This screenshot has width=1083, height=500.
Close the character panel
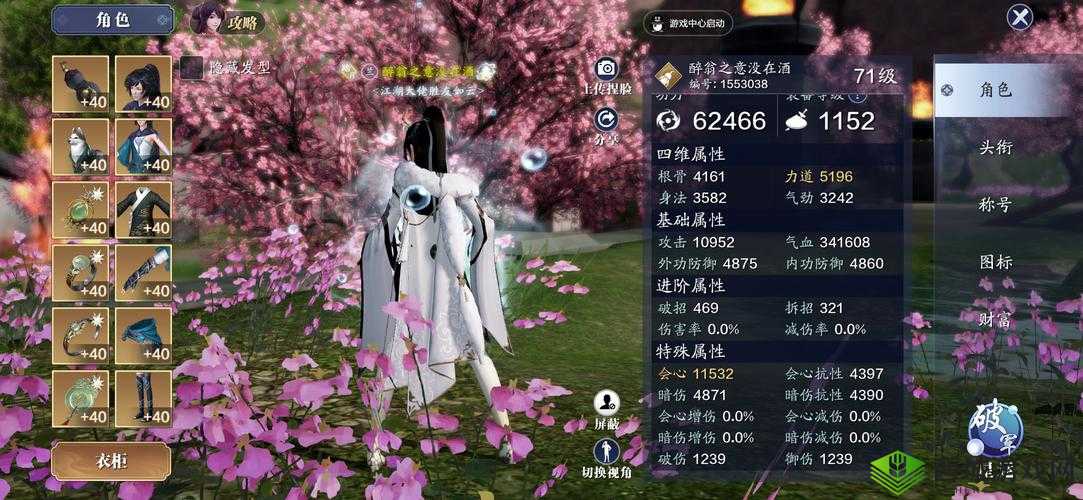(x=1019, y=17)
